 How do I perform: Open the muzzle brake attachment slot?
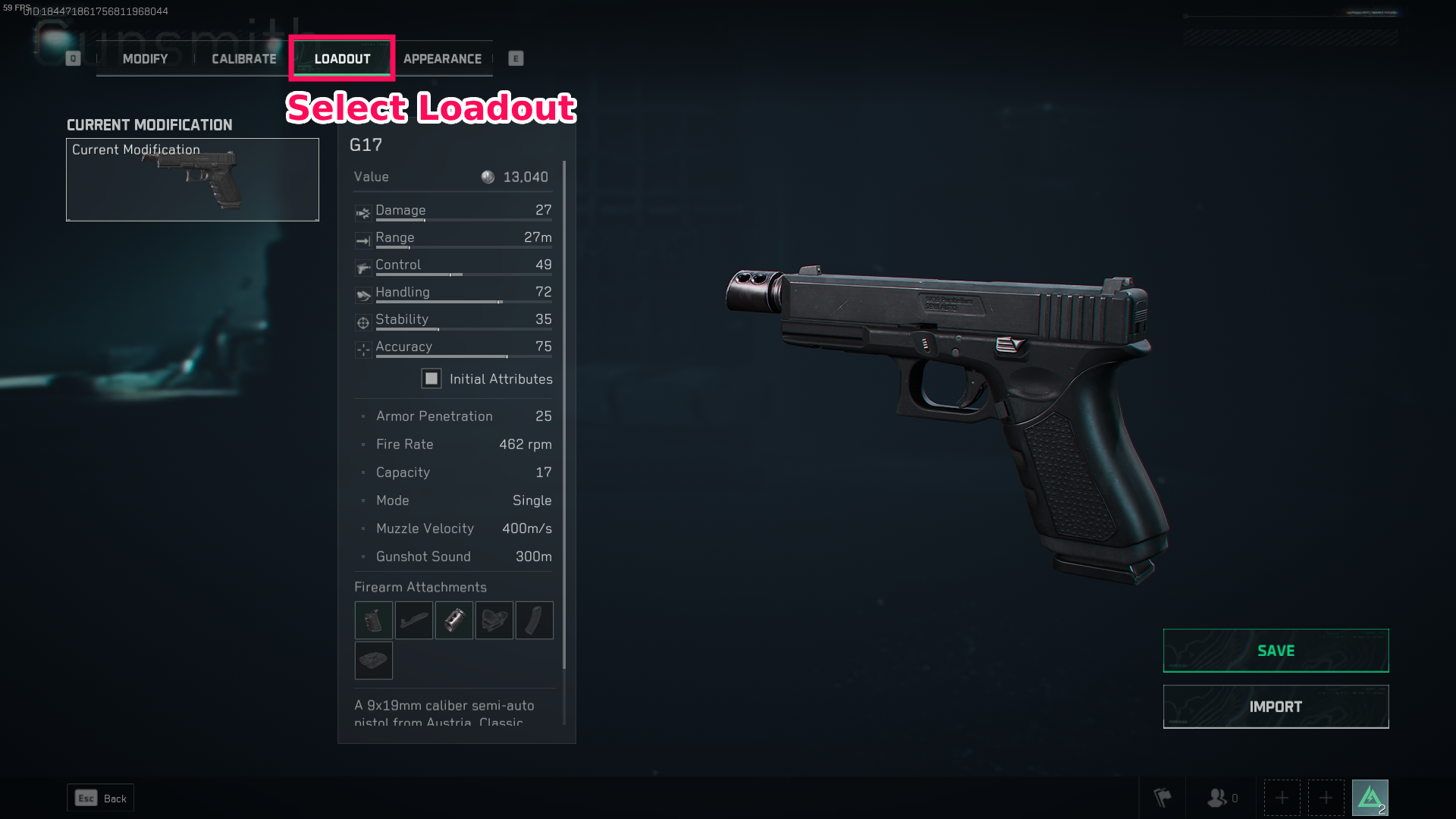[x=453, y=620]
